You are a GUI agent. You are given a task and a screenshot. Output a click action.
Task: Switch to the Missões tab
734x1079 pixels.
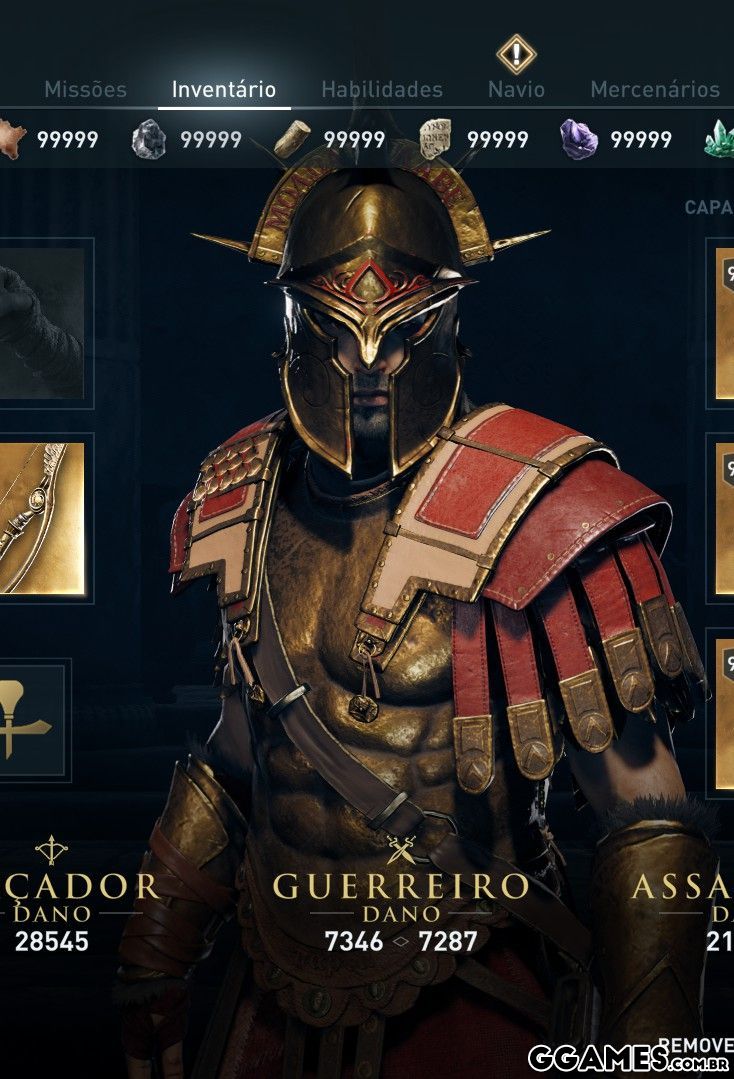coord(85,89)
